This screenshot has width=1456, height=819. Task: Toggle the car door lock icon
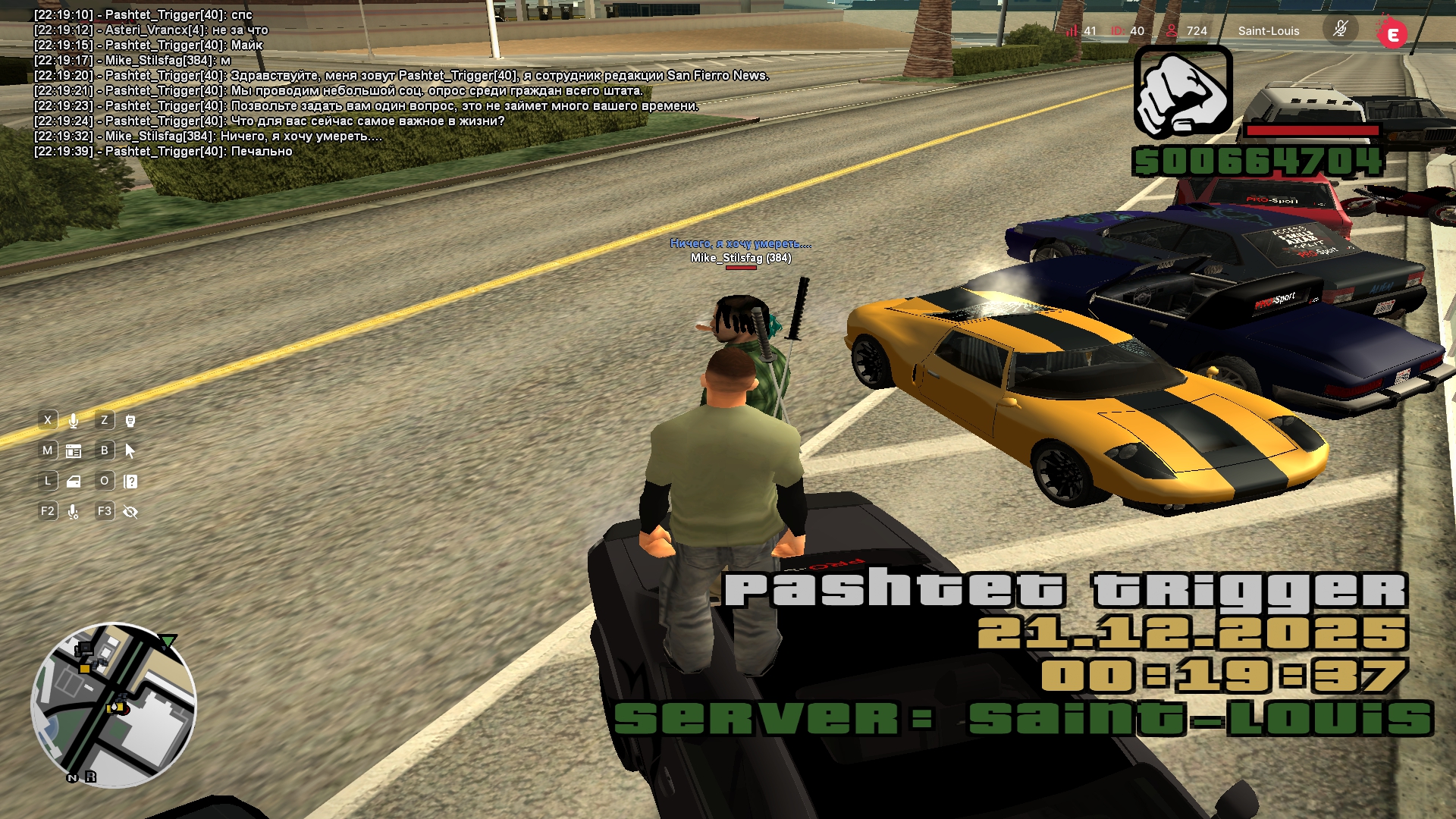74,482
